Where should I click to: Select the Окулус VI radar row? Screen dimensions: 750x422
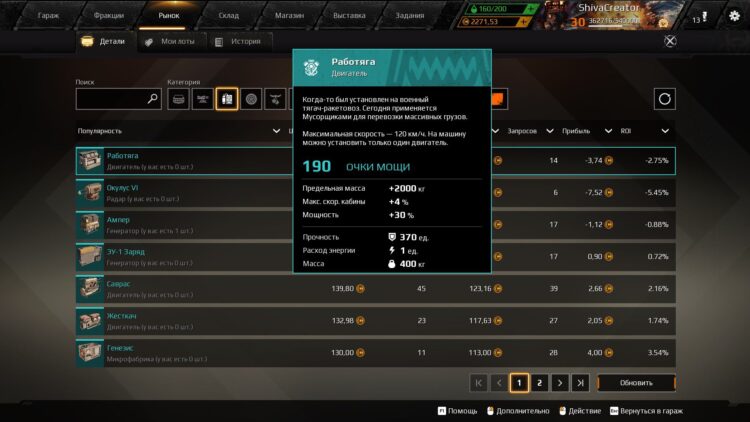[x=180, y=192]
